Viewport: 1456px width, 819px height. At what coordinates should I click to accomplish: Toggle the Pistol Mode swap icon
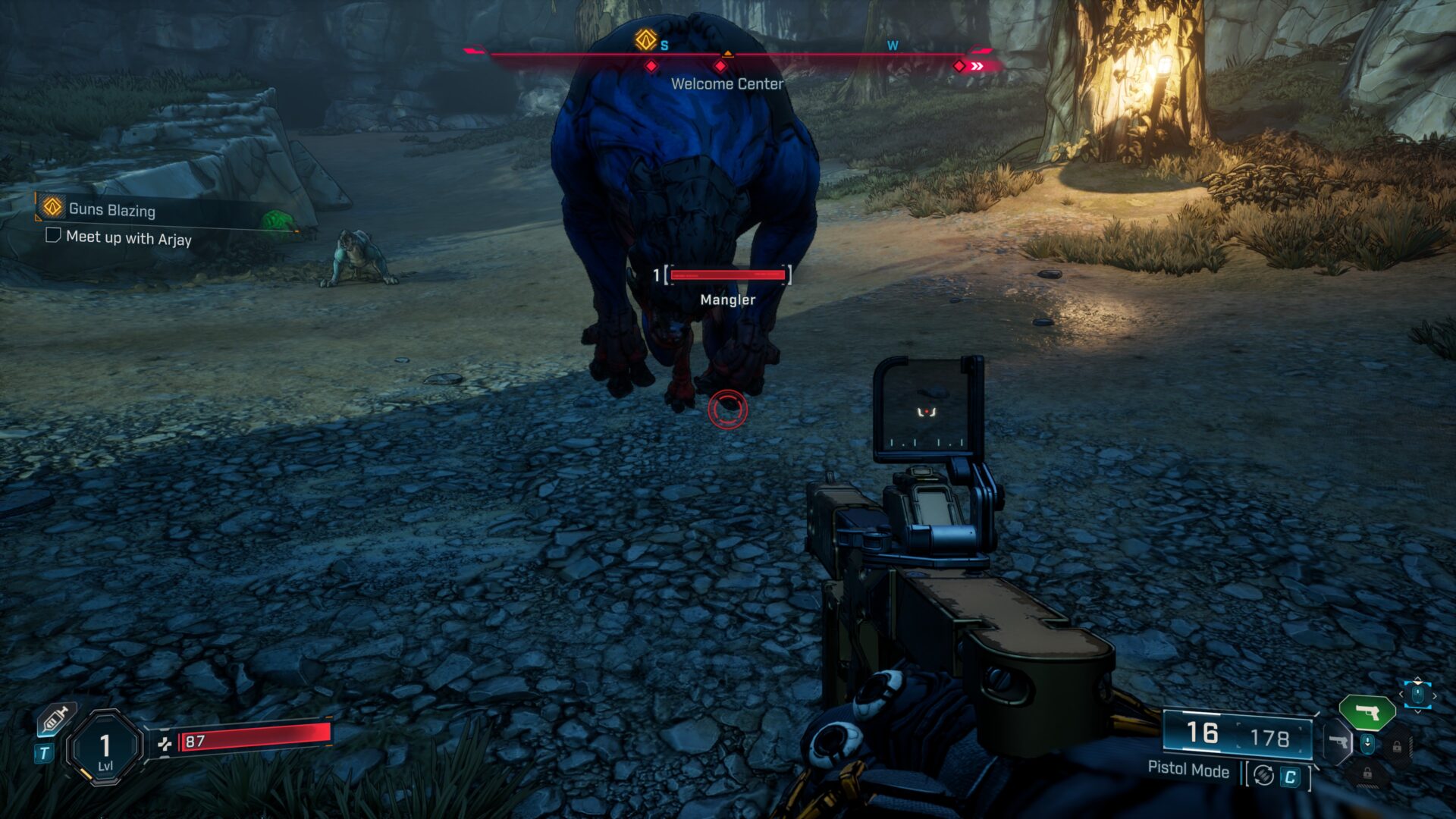1263,775
